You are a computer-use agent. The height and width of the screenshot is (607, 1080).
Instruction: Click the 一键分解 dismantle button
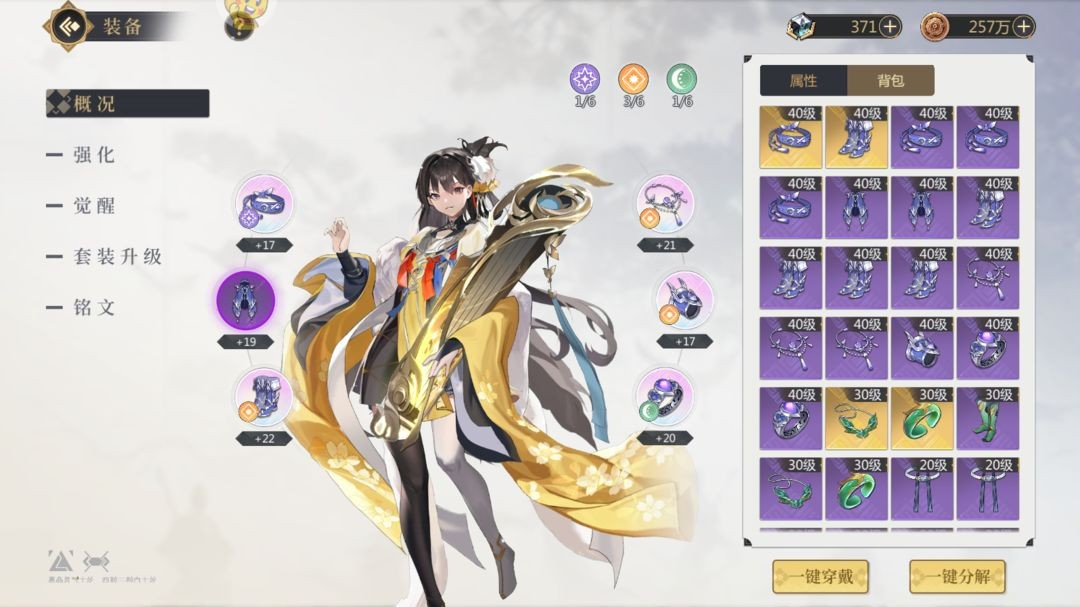click(956, 576)
